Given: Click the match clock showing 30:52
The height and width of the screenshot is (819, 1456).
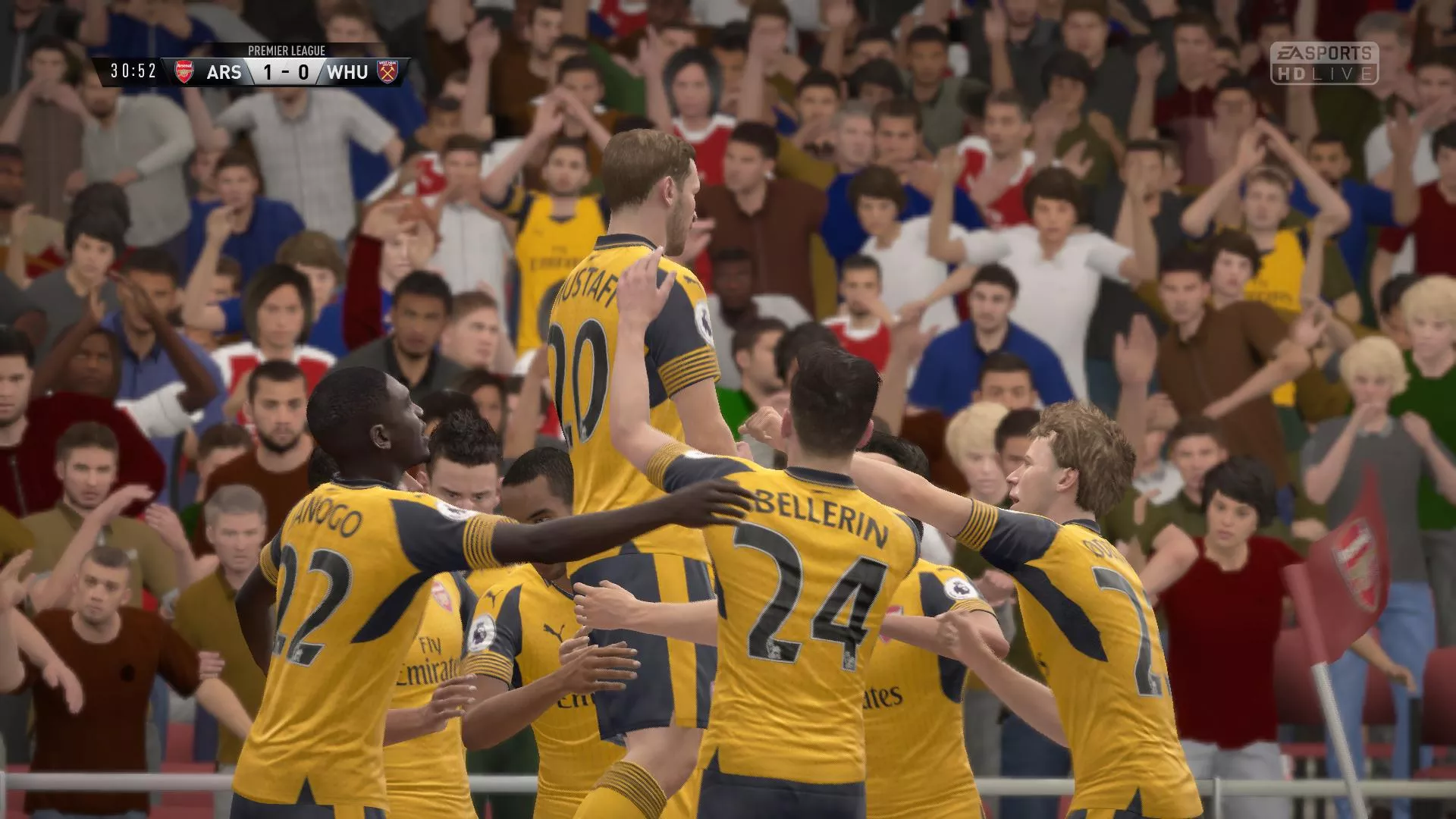Looking at the screenshot, I should click(x=133, y=71).
